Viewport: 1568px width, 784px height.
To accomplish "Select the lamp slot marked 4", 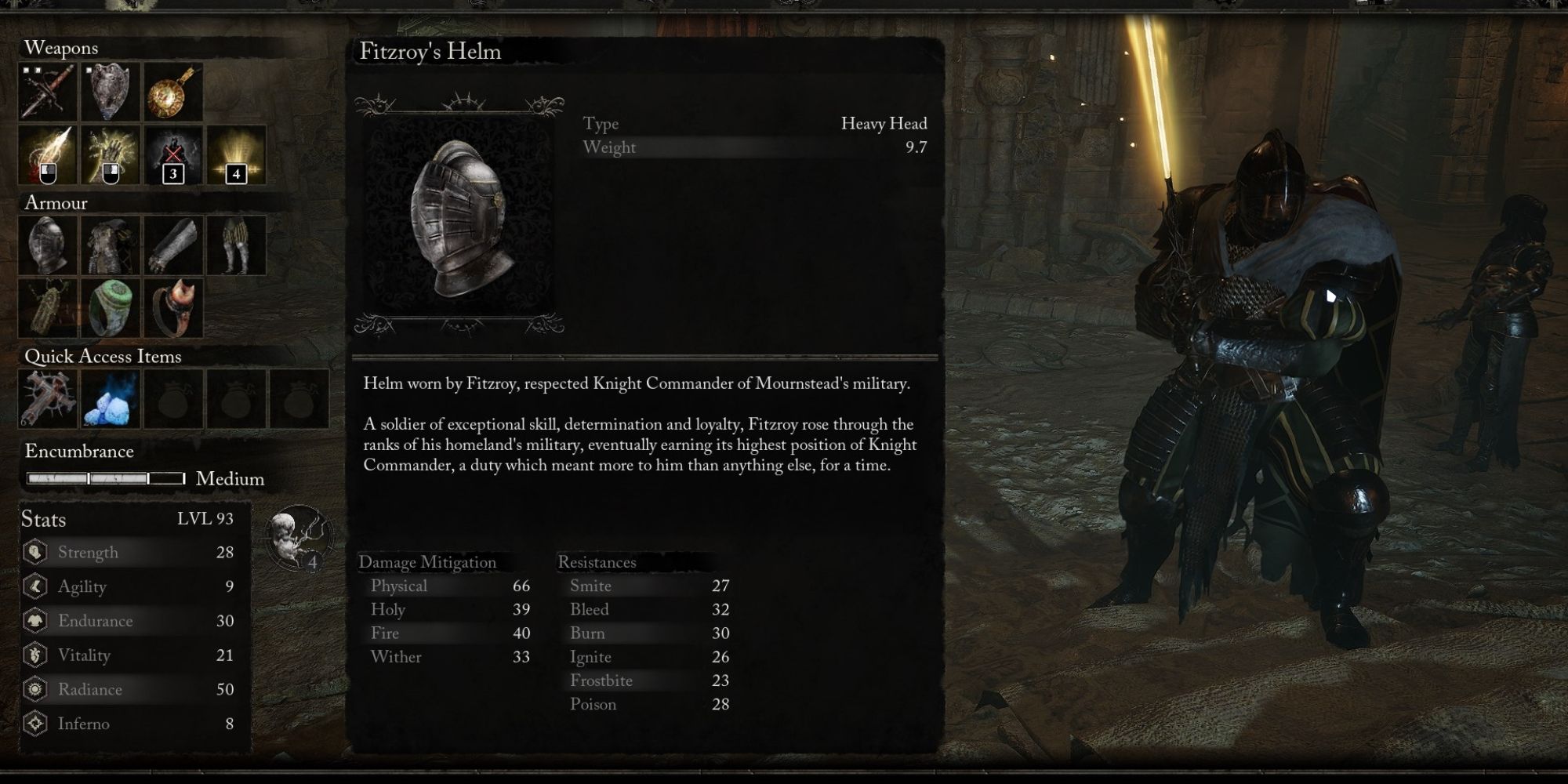I will click(236, 156).
